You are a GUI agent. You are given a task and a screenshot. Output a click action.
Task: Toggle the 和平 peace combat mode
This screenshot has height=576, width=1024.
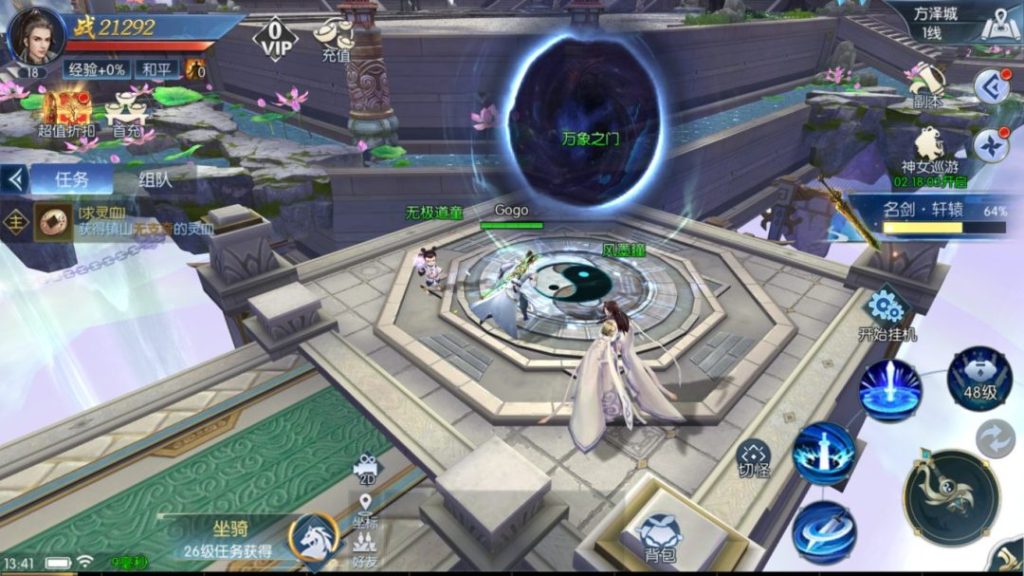coord(156,69)
